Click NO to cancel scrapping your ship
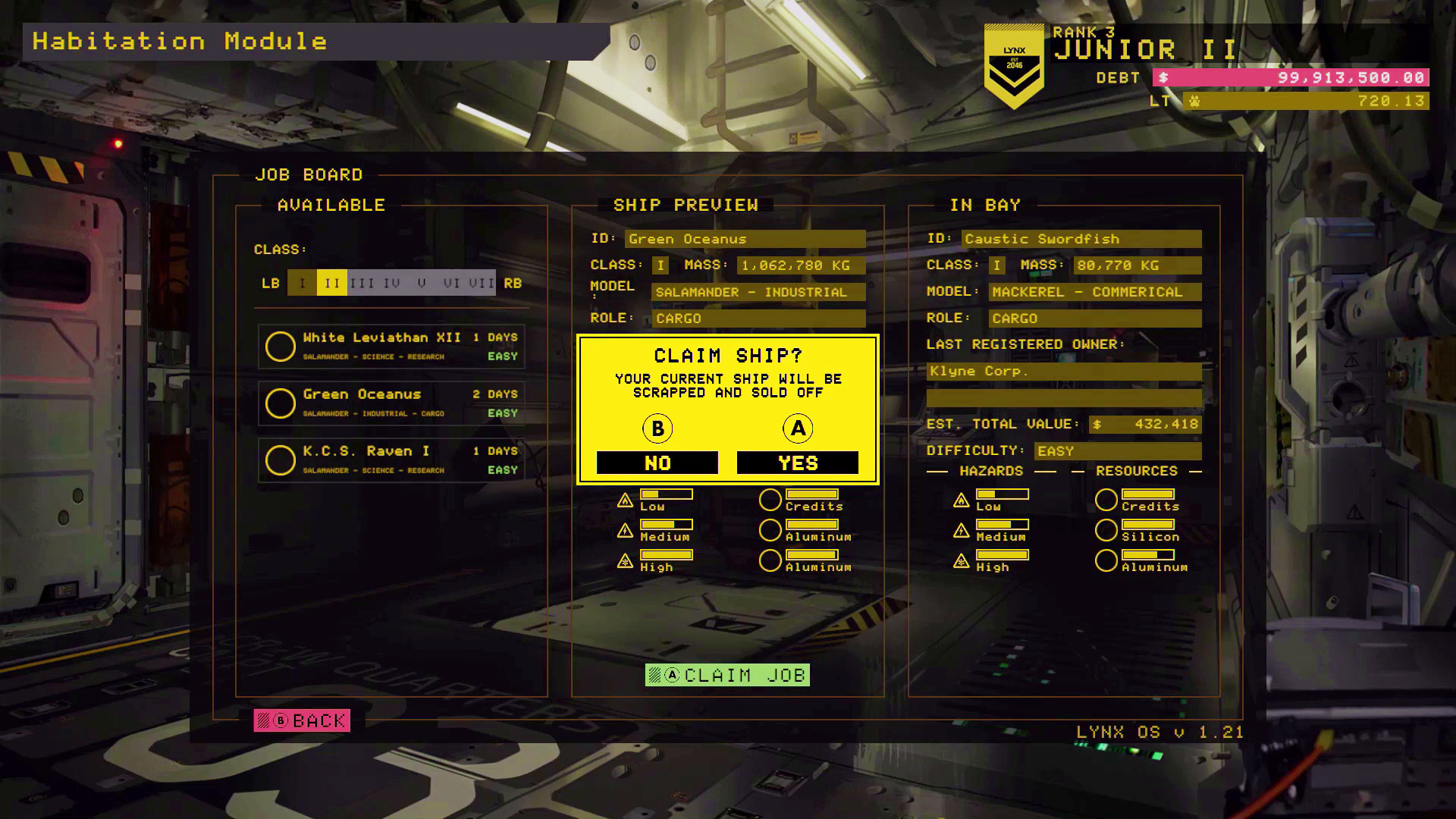The image size is (1456, 819). (657, 462)
